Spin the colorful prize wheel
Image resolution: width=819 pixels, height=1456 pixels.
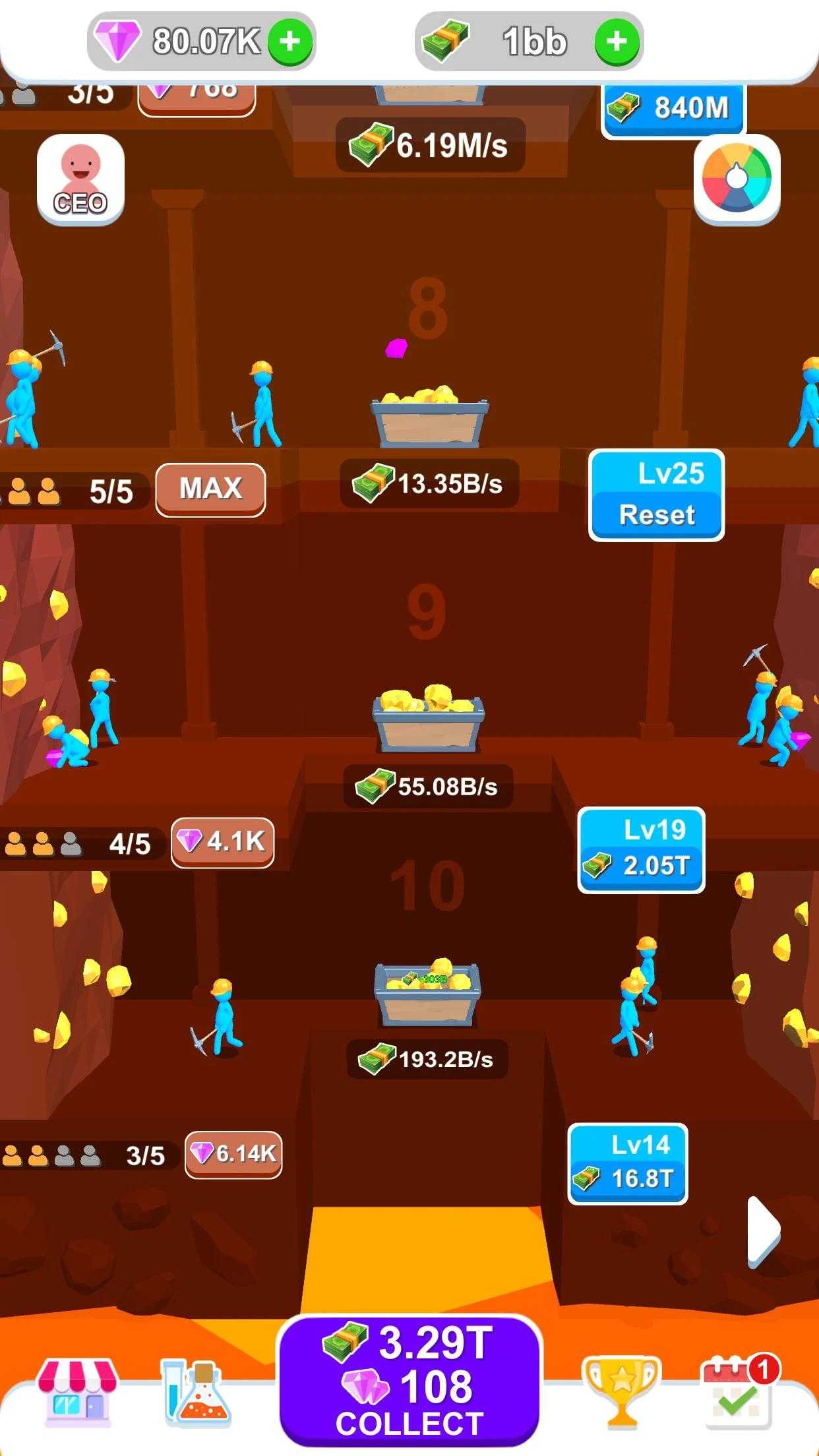737,179
